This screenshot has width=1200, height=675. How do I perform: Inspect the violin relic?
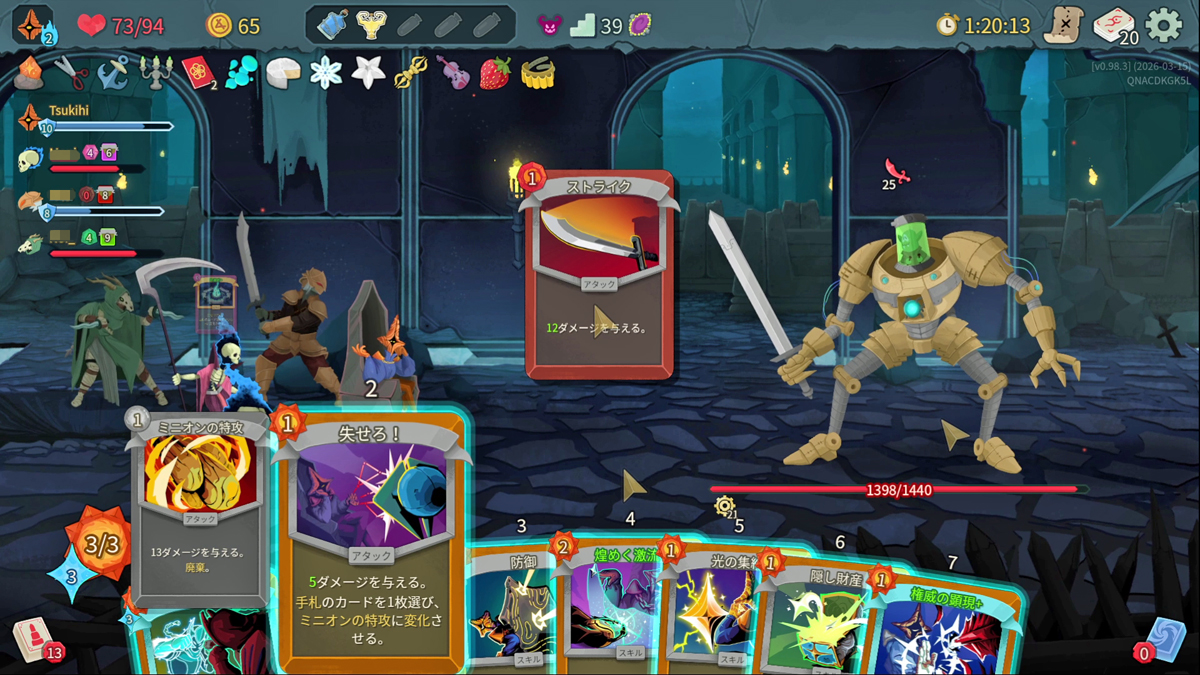pos(453,72)
